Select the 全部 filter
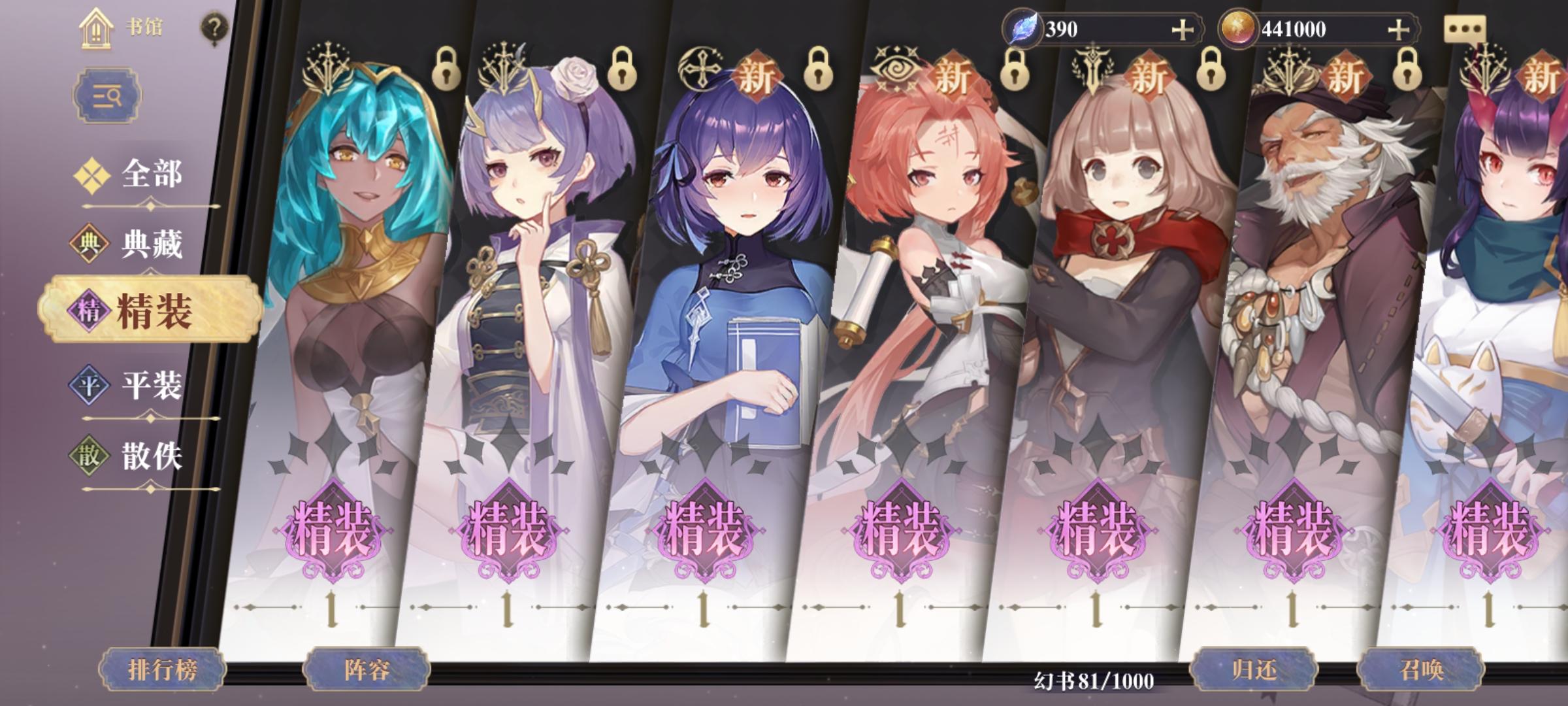1568x706 pixels. pos(150,175)
